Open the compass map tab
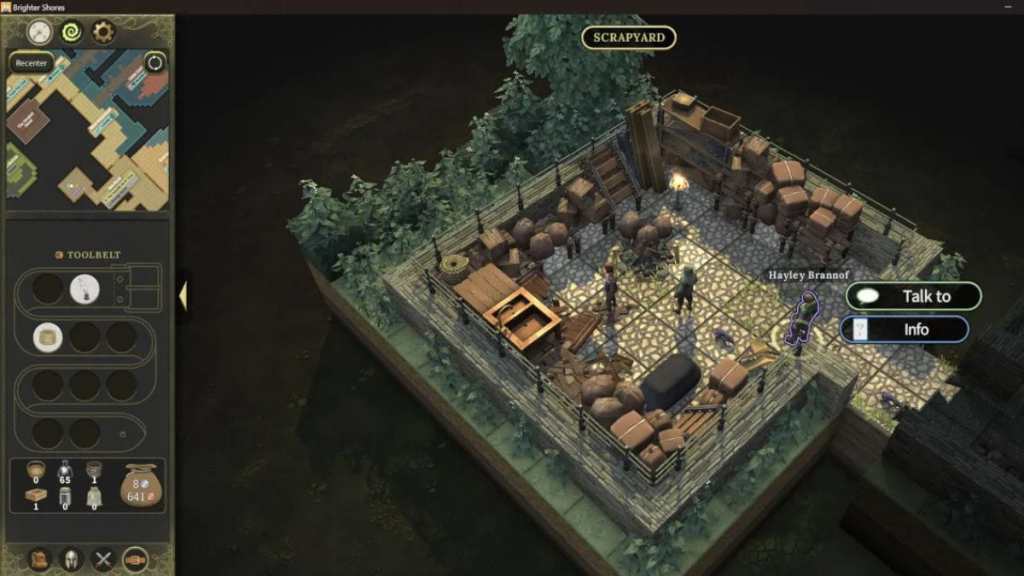This screenshot has height=576, width=1024. [x=40, y=33]
